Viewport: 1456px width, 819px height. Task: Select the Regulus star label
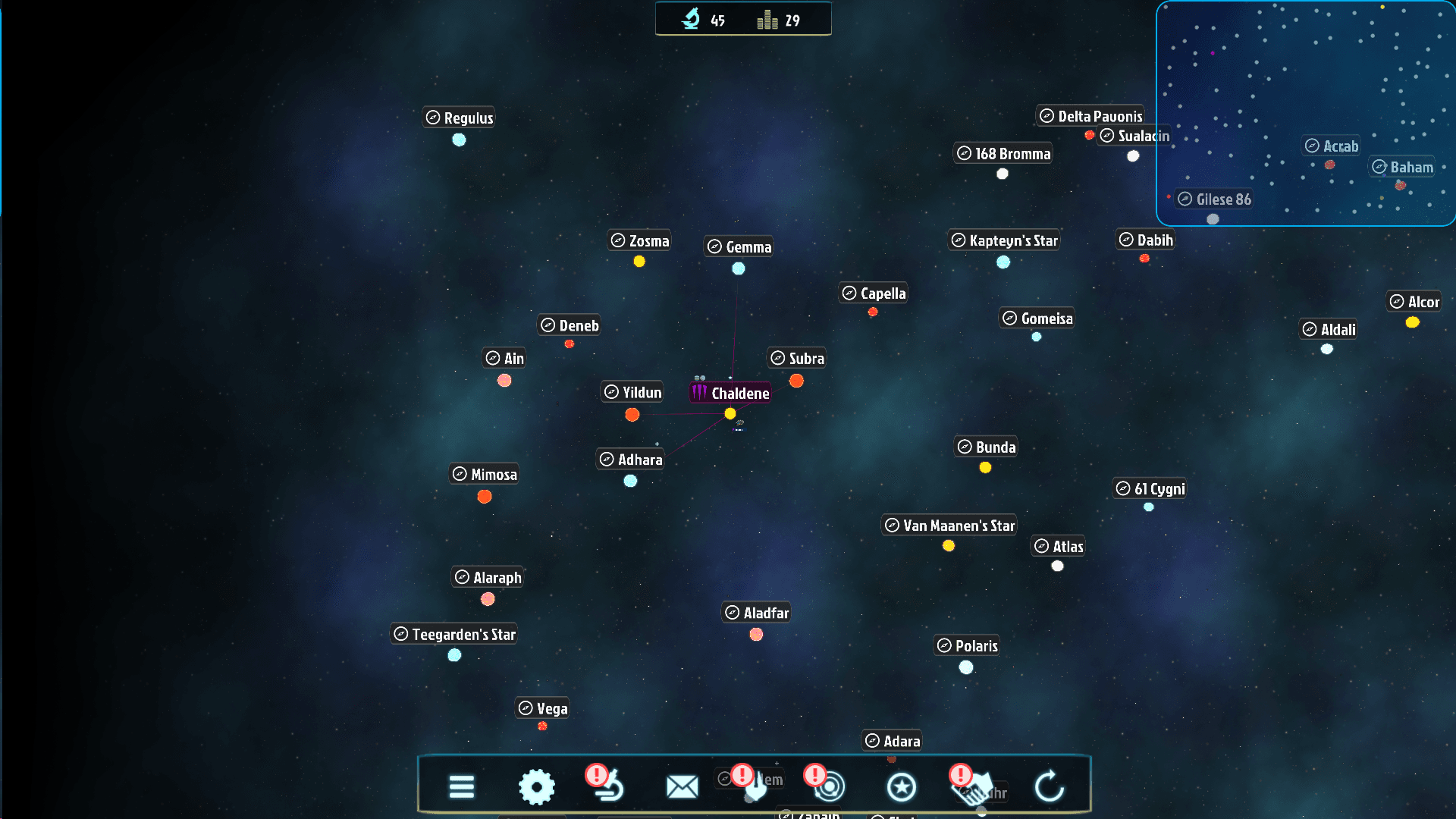pyautogui.click(x=459, y=118)
